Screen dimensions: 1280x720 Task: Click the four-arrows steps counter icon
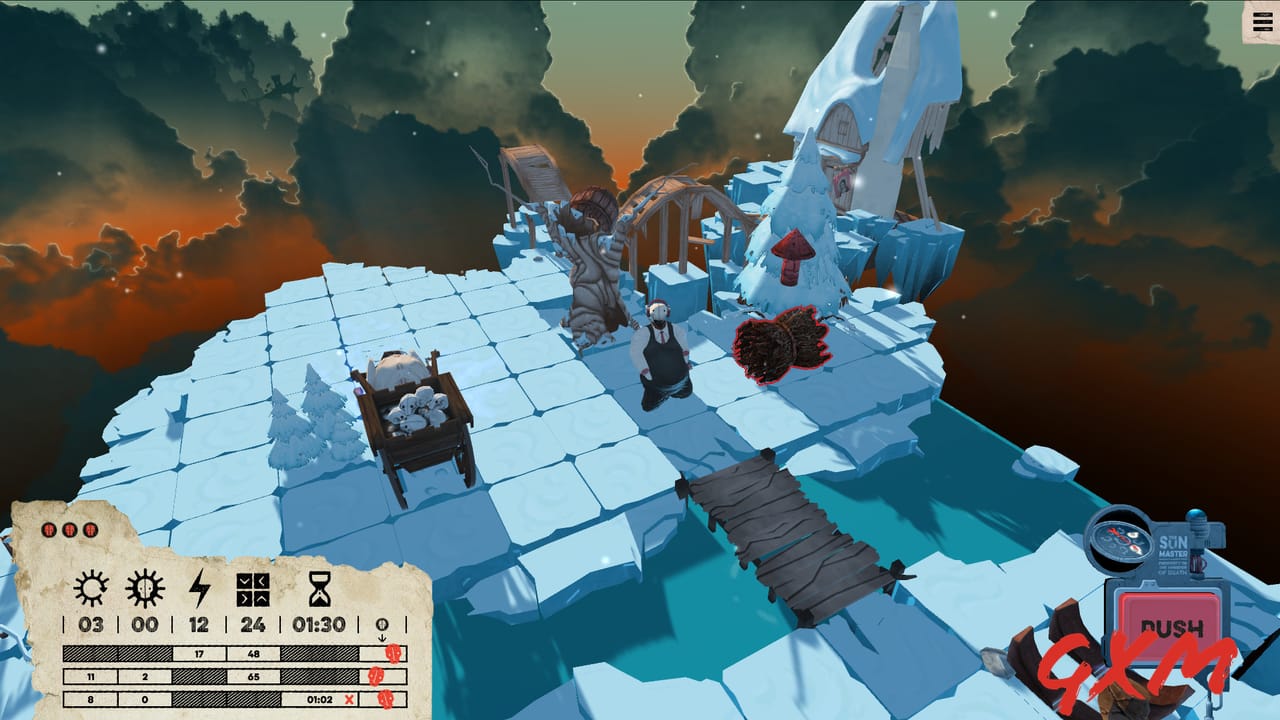pos(253,590)
